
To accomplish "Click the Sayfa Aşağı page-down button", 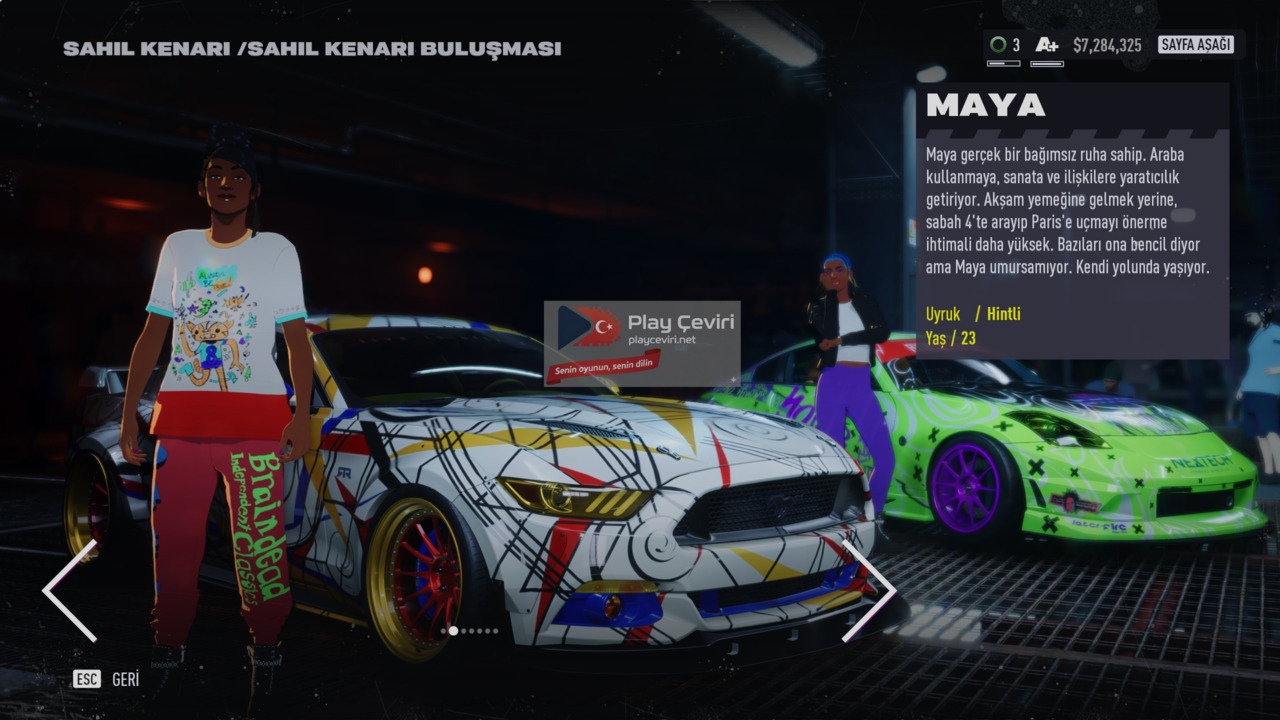I will tap(1195, 45).
